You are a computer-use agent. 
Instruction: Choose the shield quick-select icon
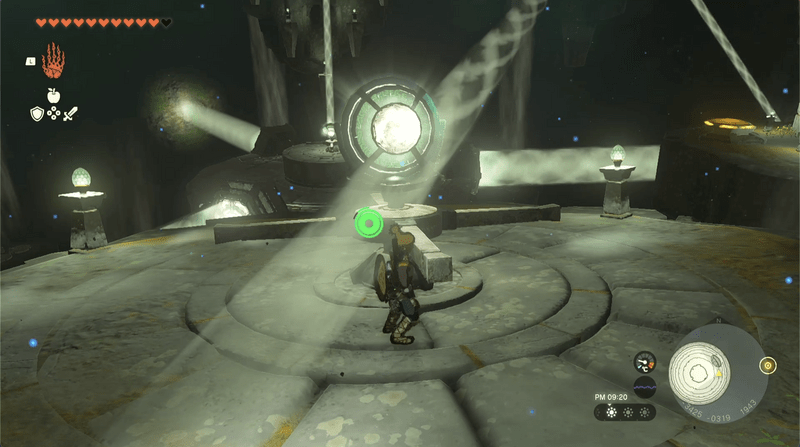(36, 114)
